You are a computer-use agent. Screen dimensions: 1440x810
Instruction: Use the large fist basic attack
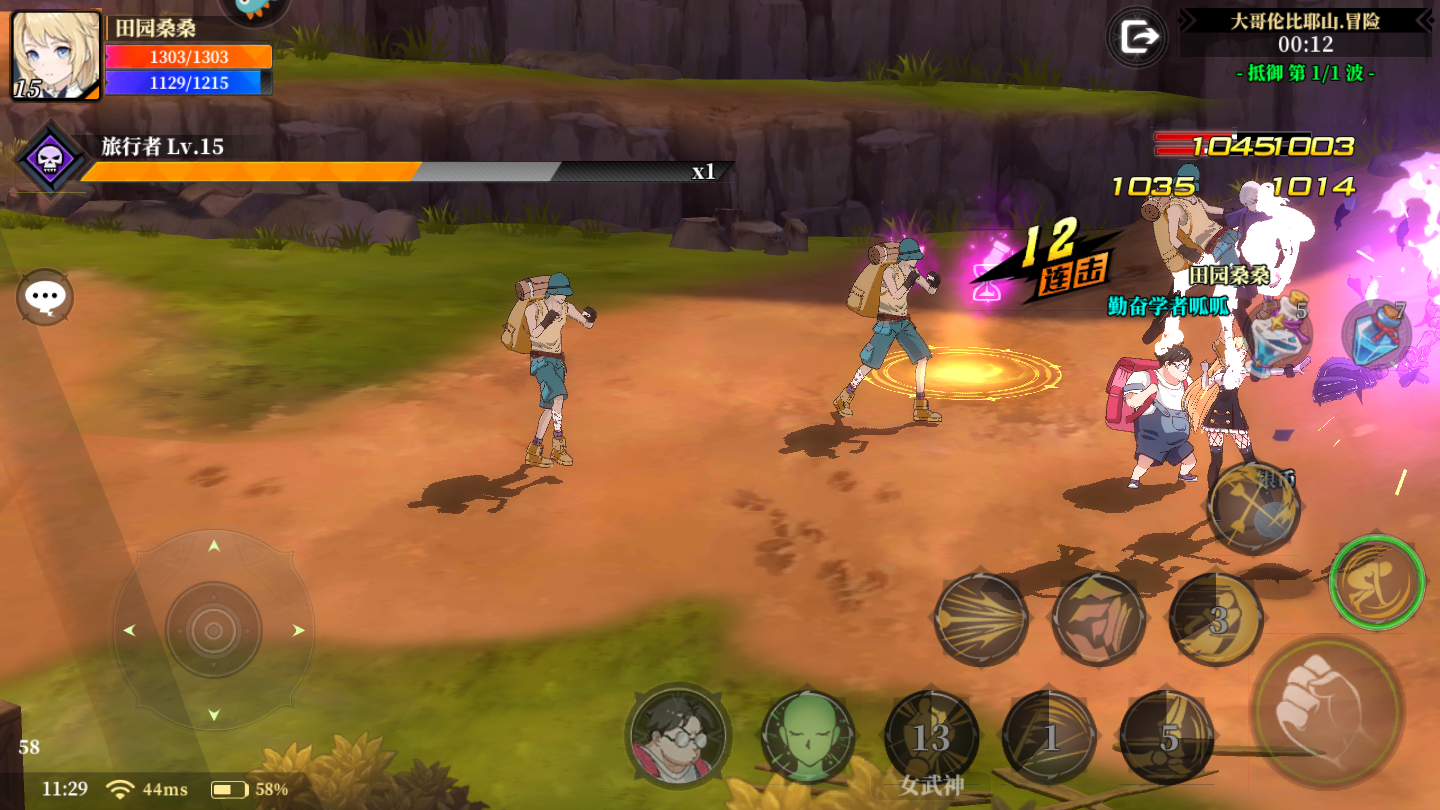[1328, 709]
